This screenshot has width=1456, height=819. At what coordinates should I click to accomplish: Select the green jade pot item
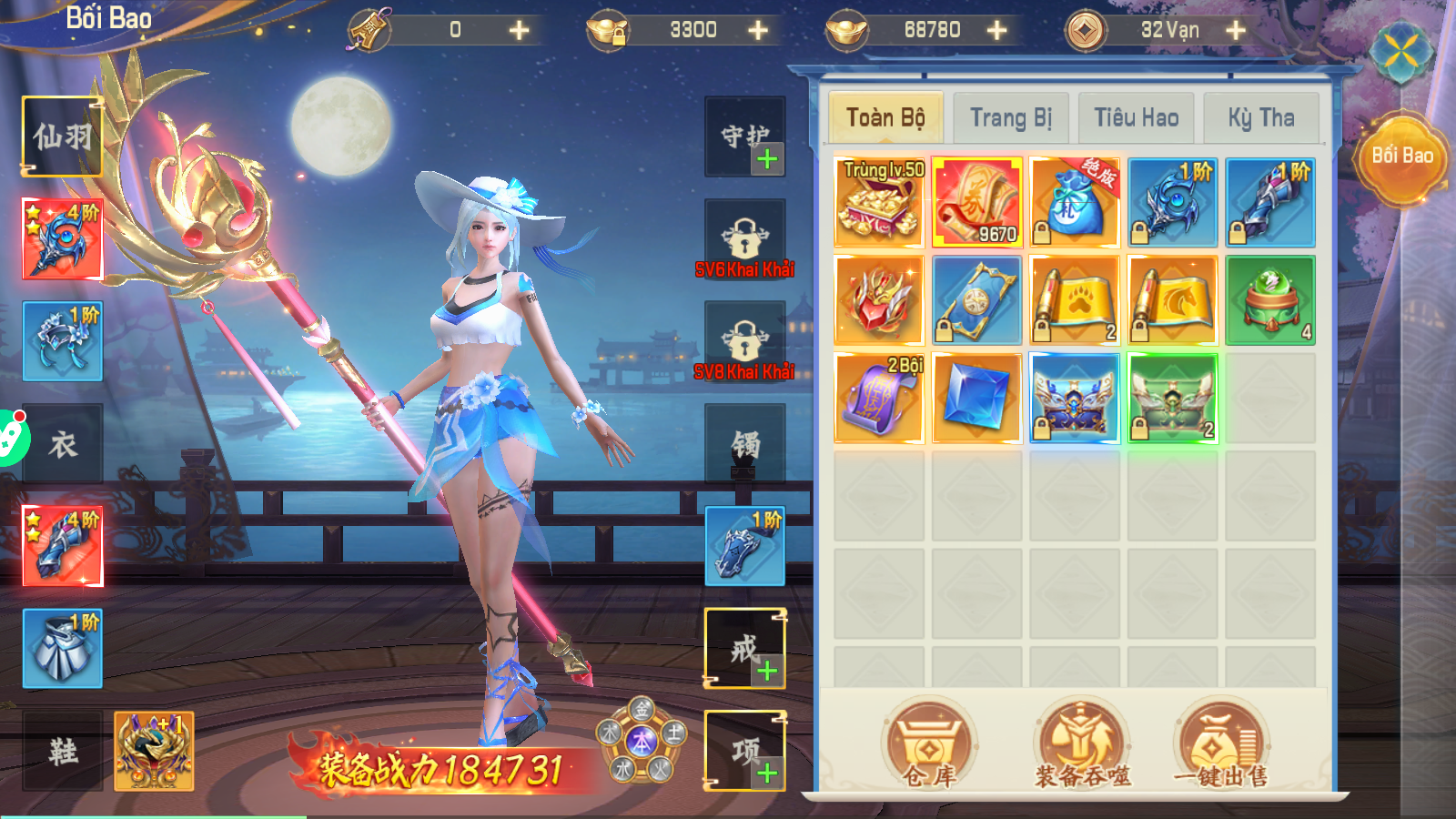[x=1270, y=300]
